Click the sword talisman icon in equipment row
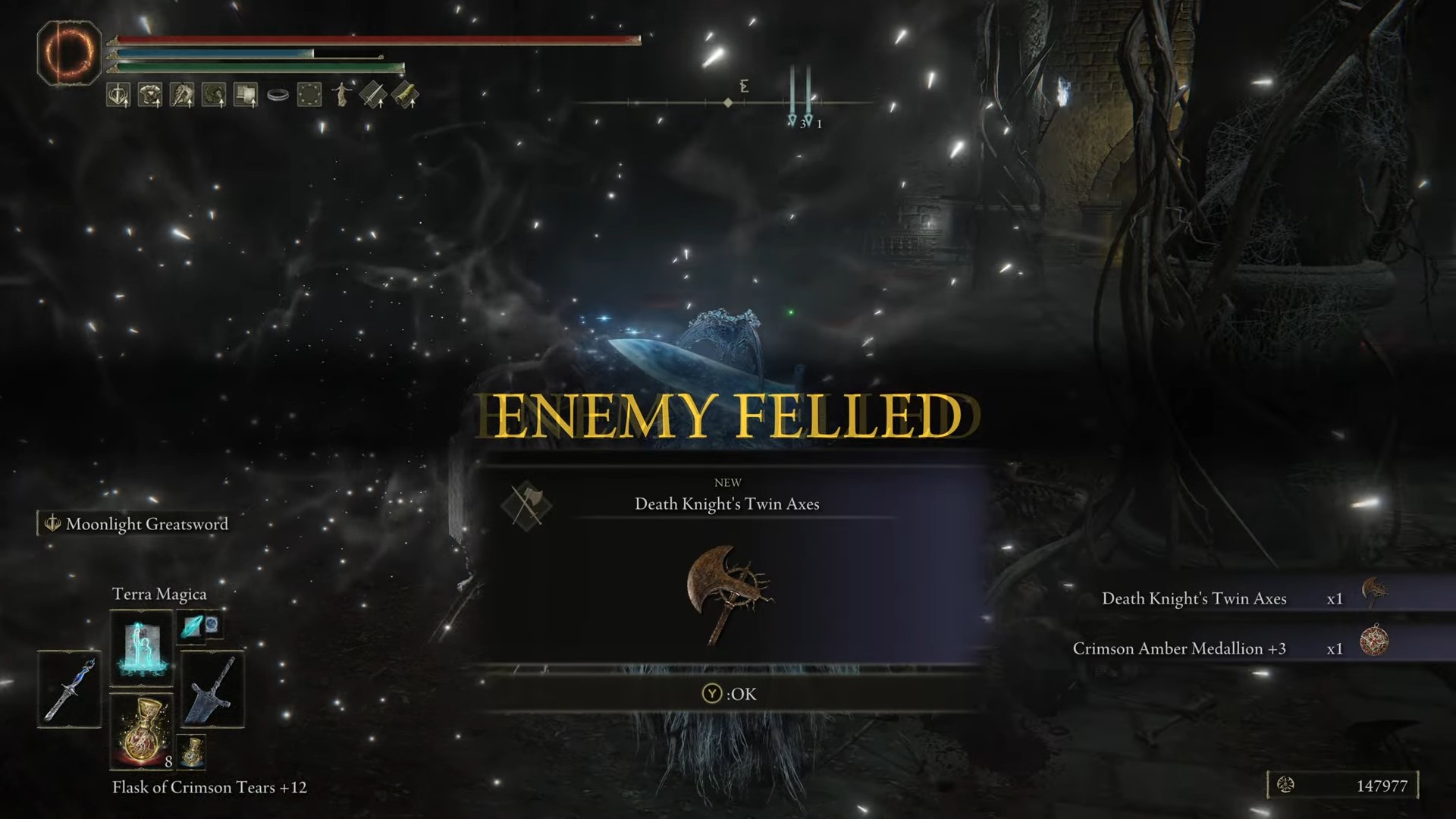Viewport: 1456px width, 819px height. [x=118, y=94]
